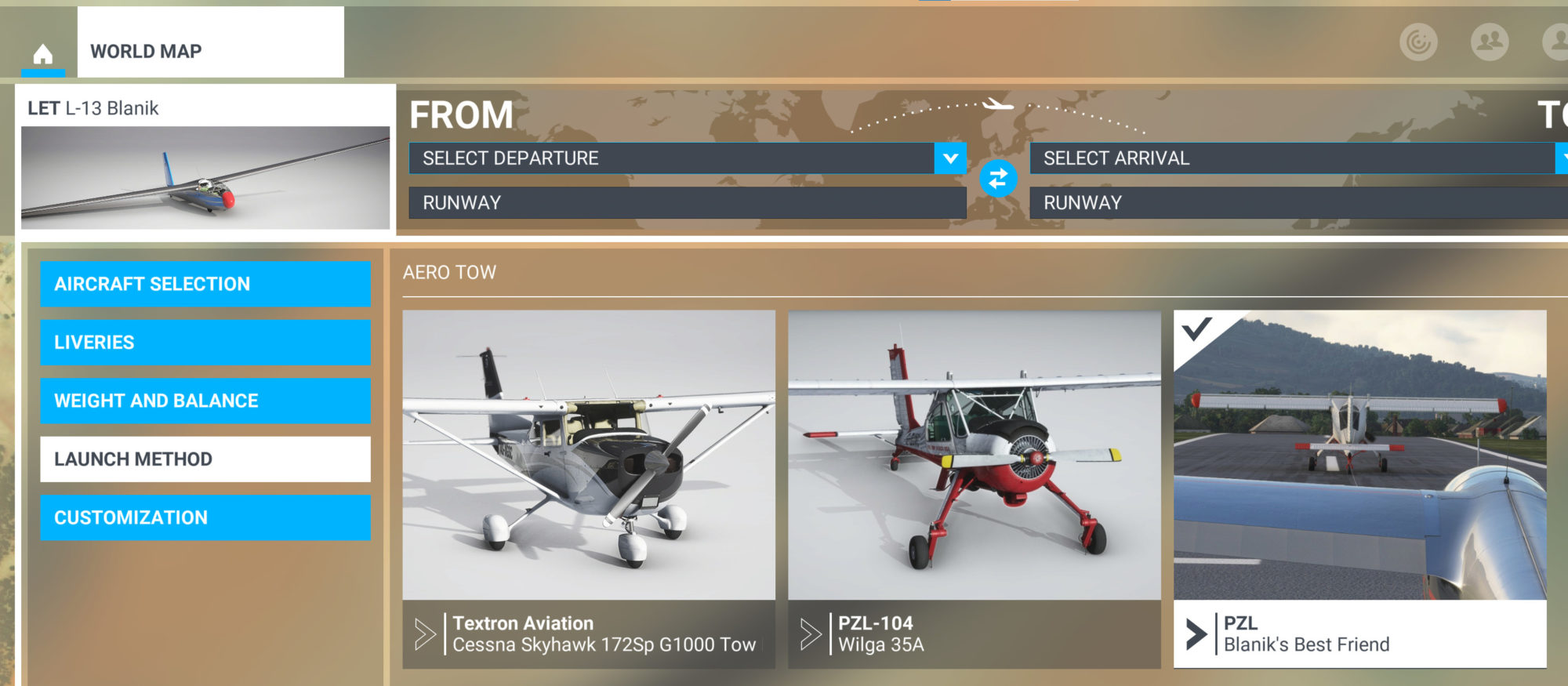Swap departure and arrival airports
Screen dimensions: 1568x686
998,179
